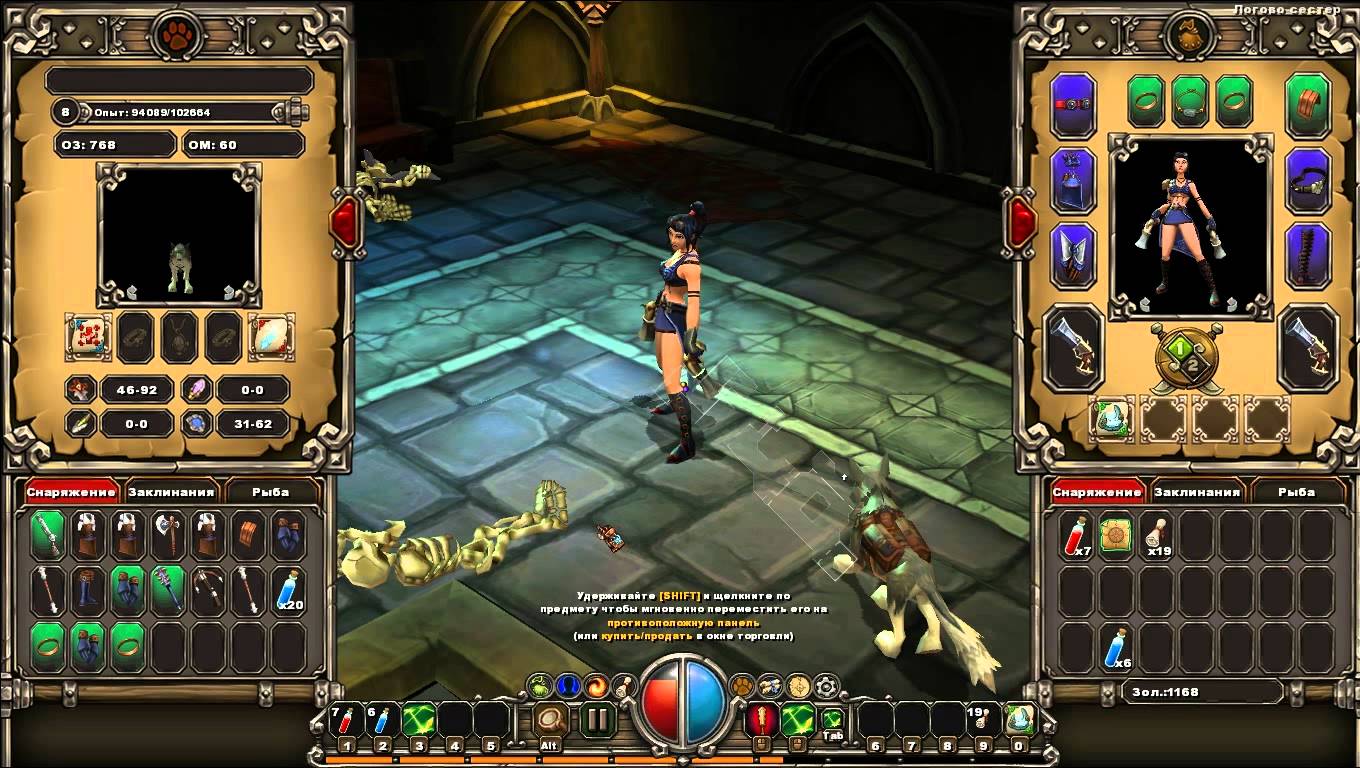Image resolution: width=1360 pixels, height=768 pixels.
Task: Pause the game using the hotbar pause button
Action: [597, 719]
